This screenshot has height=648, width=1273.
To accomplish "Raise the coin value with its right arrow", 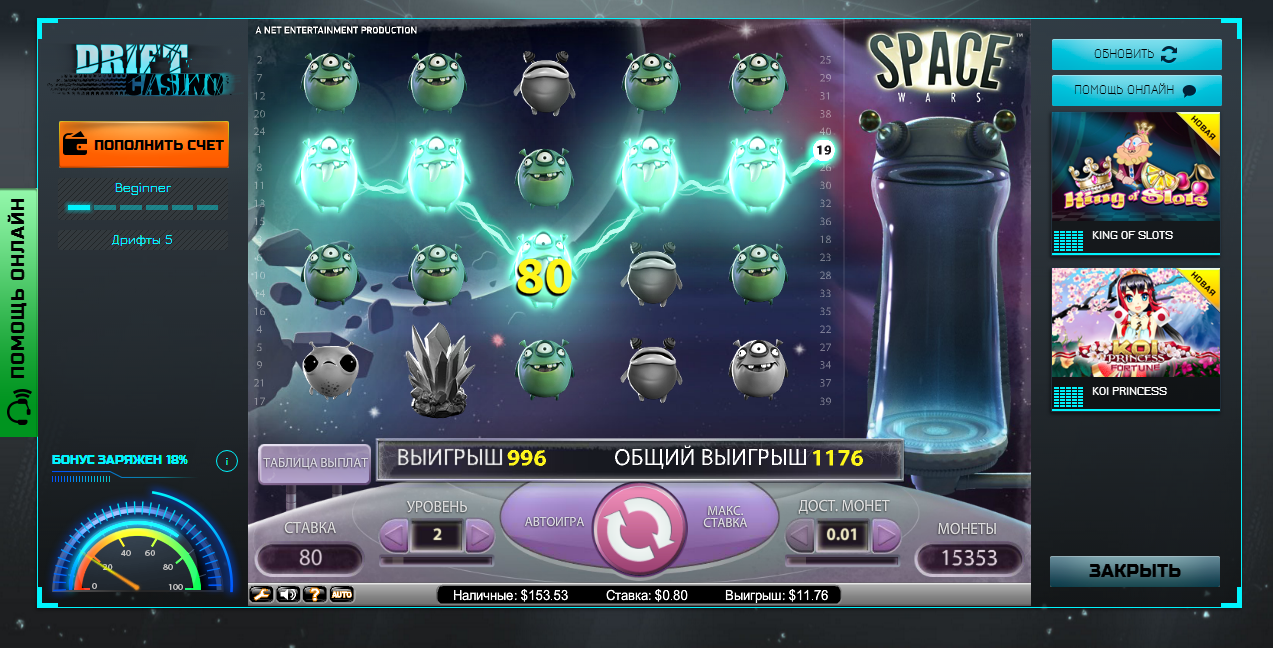I will coord(885,536).
